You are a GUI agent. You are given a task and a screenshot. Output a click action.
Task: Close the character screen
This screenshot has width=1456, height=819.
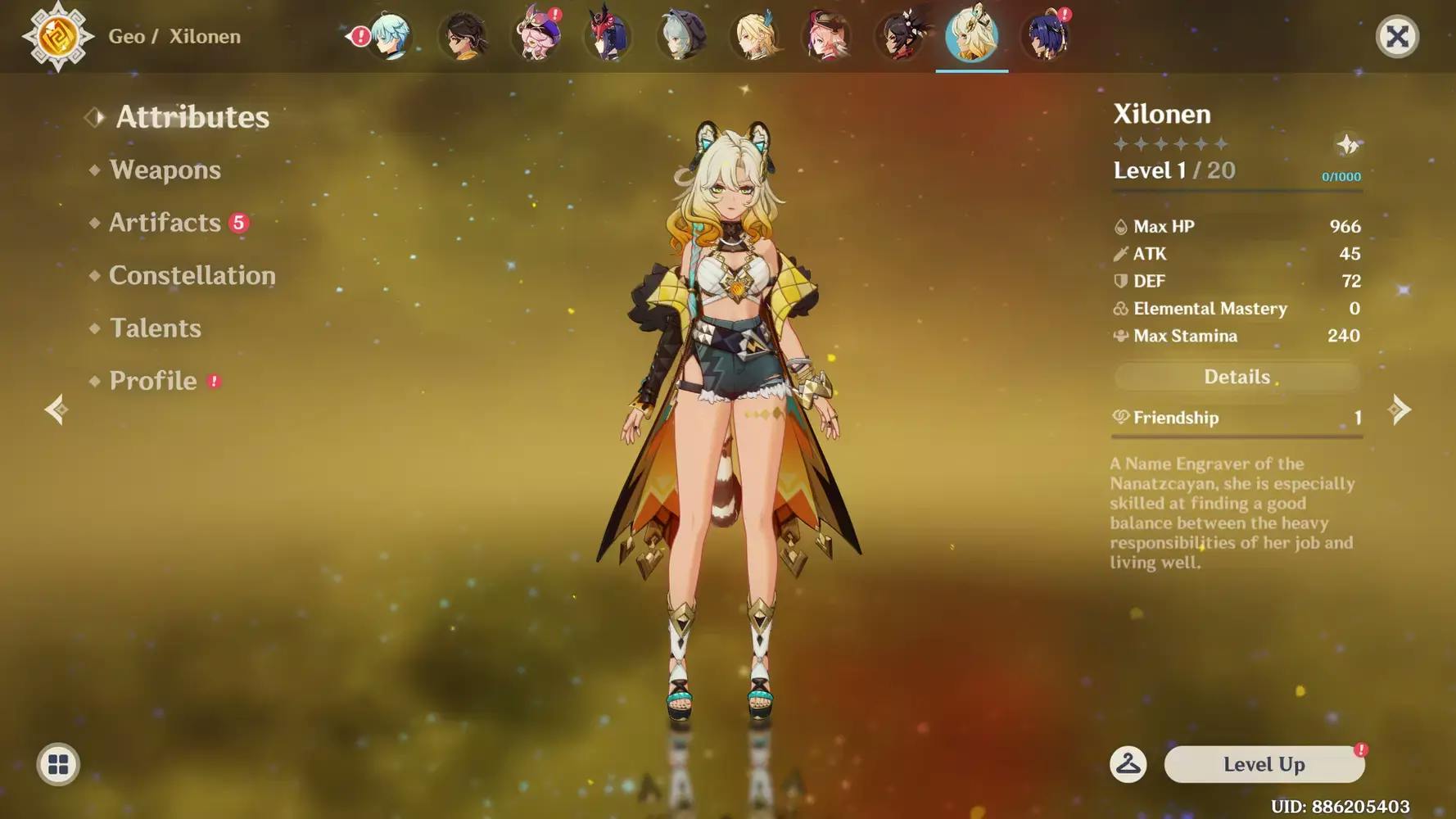[1397, 36]
